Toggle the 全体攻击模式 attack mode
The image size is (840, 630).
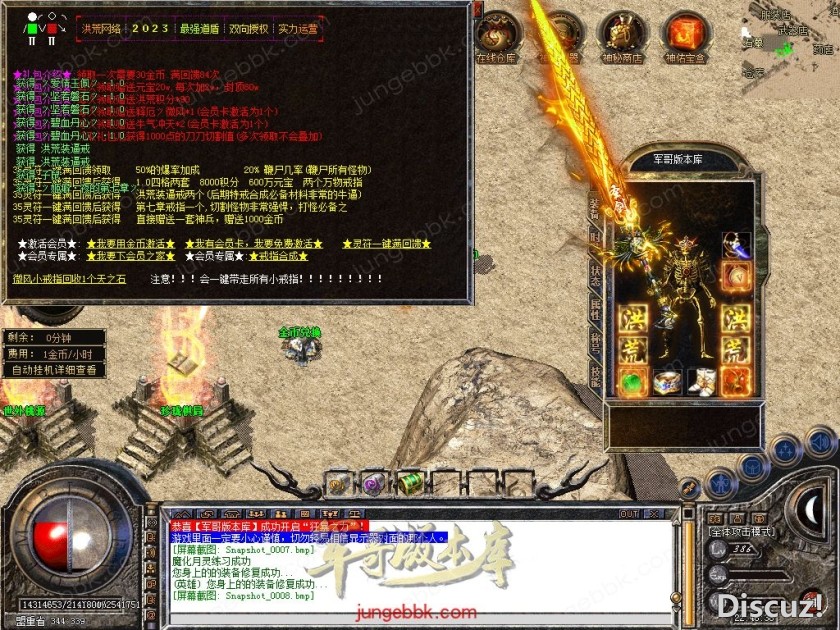(741, 531)
